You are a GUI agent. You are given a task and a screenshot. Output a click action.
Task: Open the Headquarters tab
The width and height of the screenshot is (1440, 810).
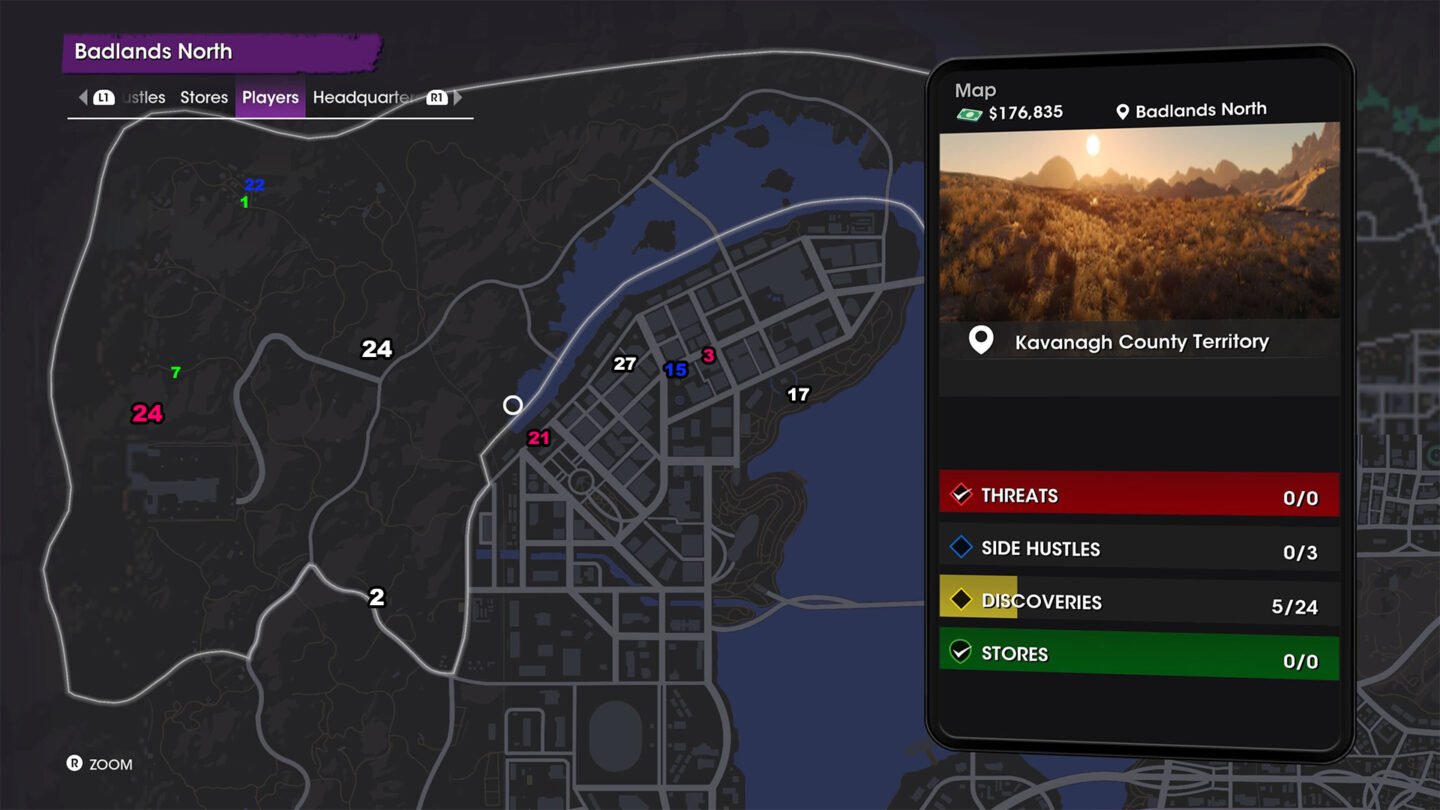pyautogui.click(x=365, y=97)
